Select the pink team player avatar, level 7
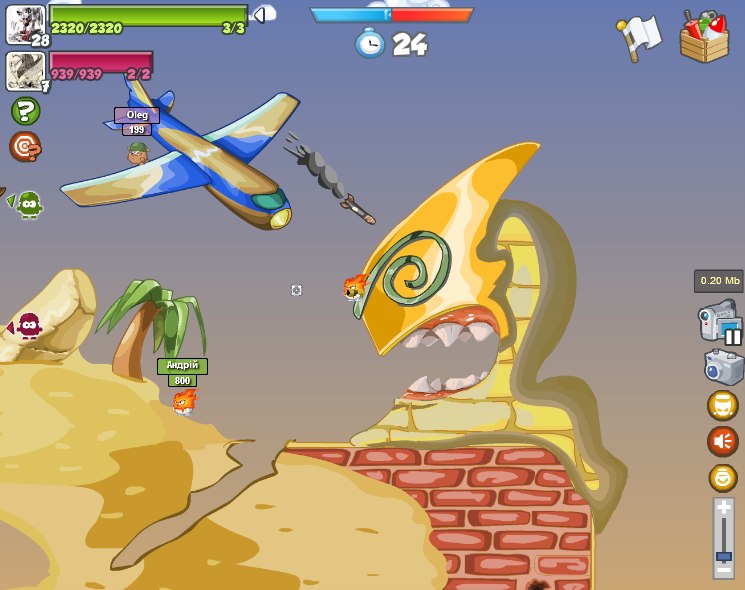The width and height of the screenshot is (745, 590). pyautogui.click(x=25, y=70)
